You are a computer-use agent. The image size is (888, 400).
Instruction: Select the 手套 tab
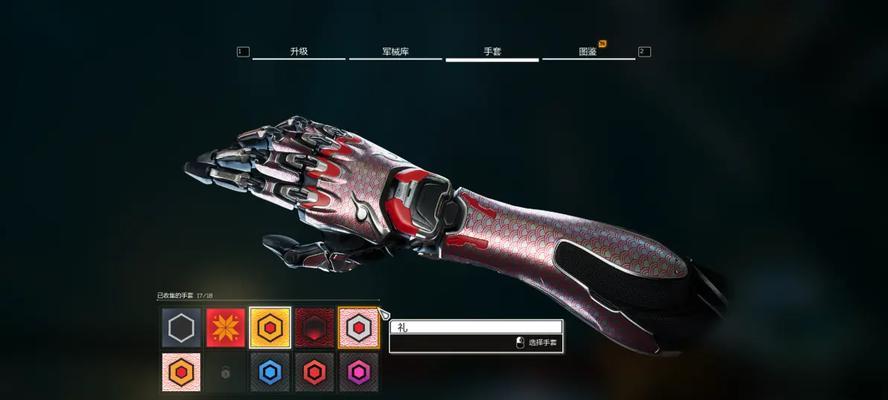click(x=492, y=51)
